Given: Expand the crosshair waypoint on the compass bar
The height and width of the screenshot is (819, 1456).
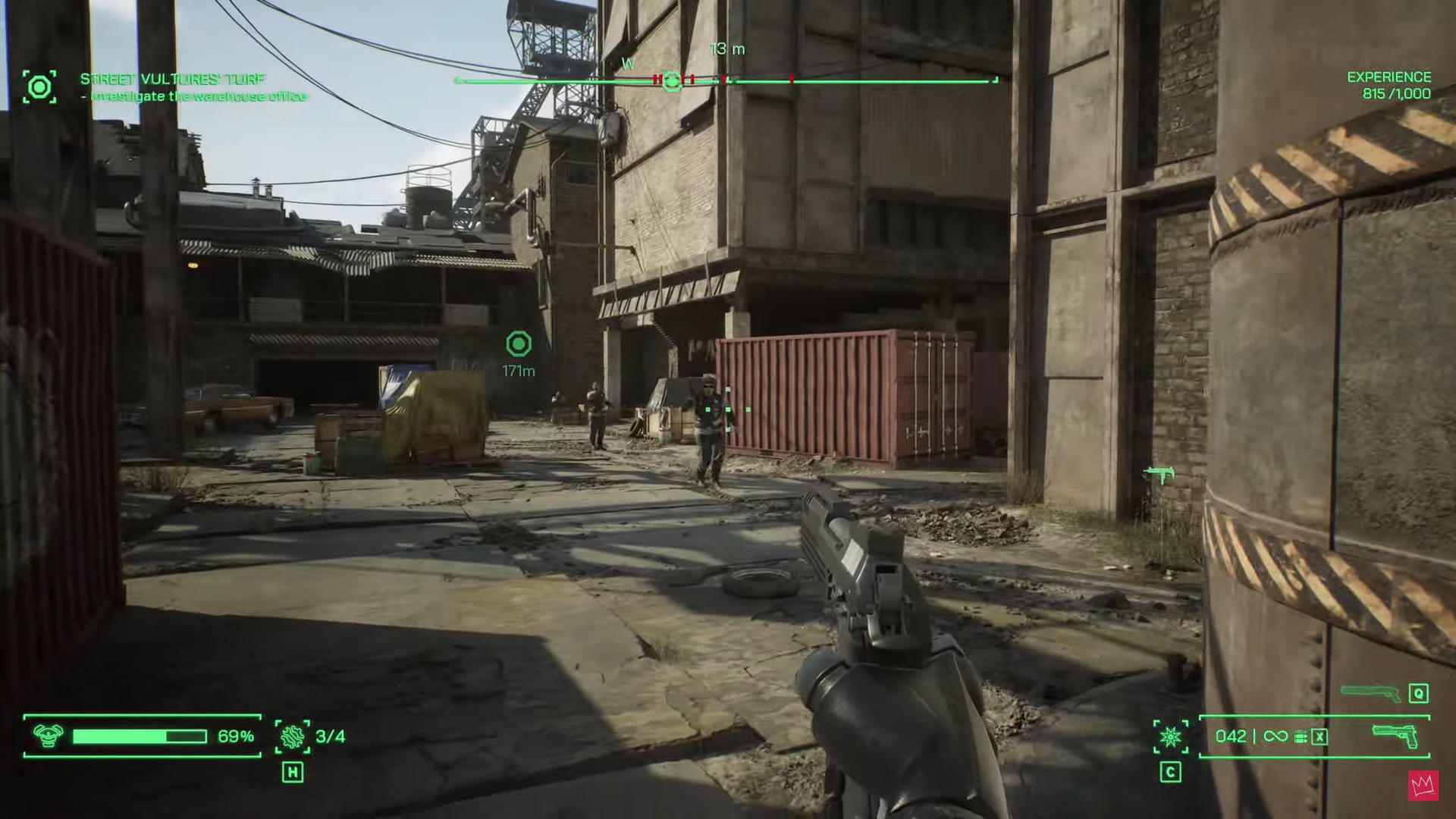Looking at the screenshot, I should (x=672, y=79).
